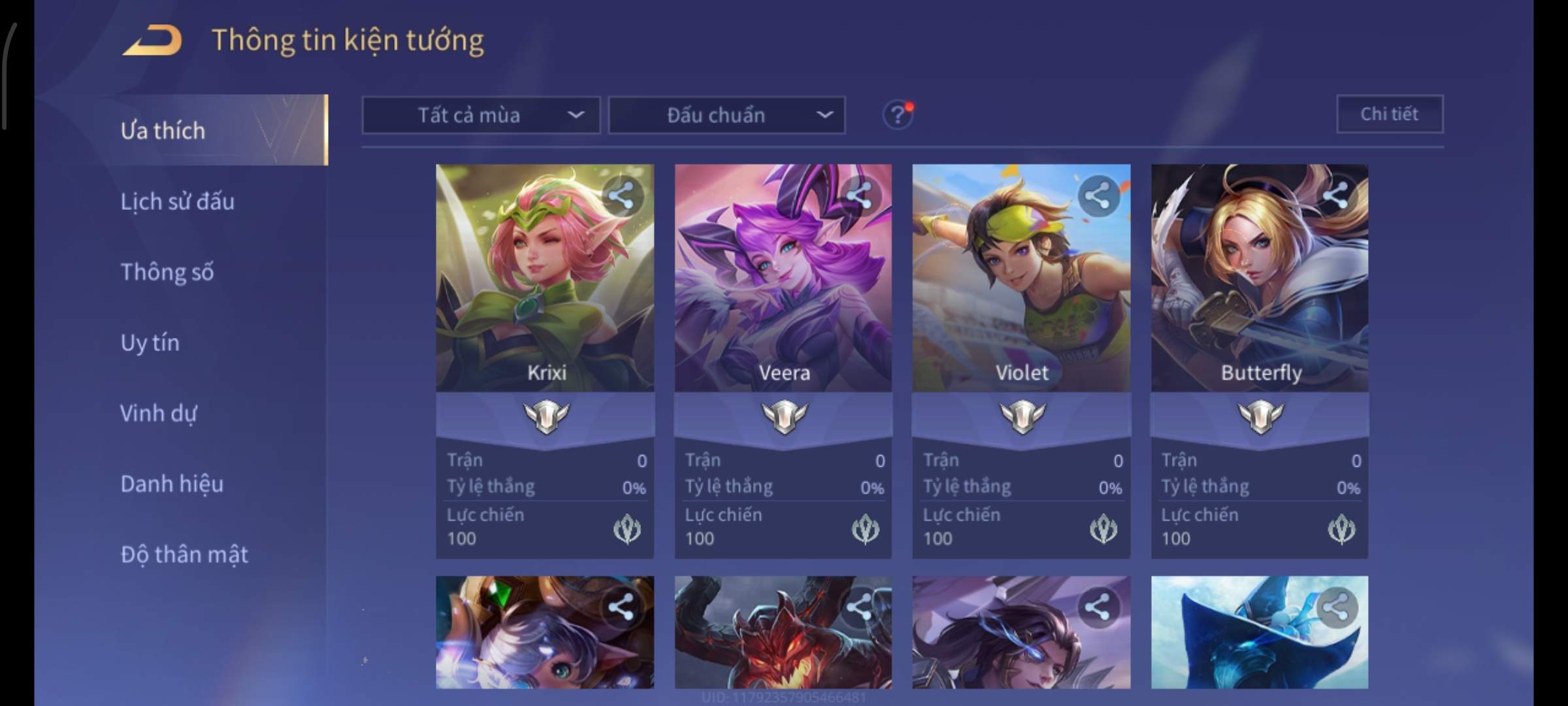Open the Độ thân mật tab
Screen dimensions: 1568x706
[184, 554]
